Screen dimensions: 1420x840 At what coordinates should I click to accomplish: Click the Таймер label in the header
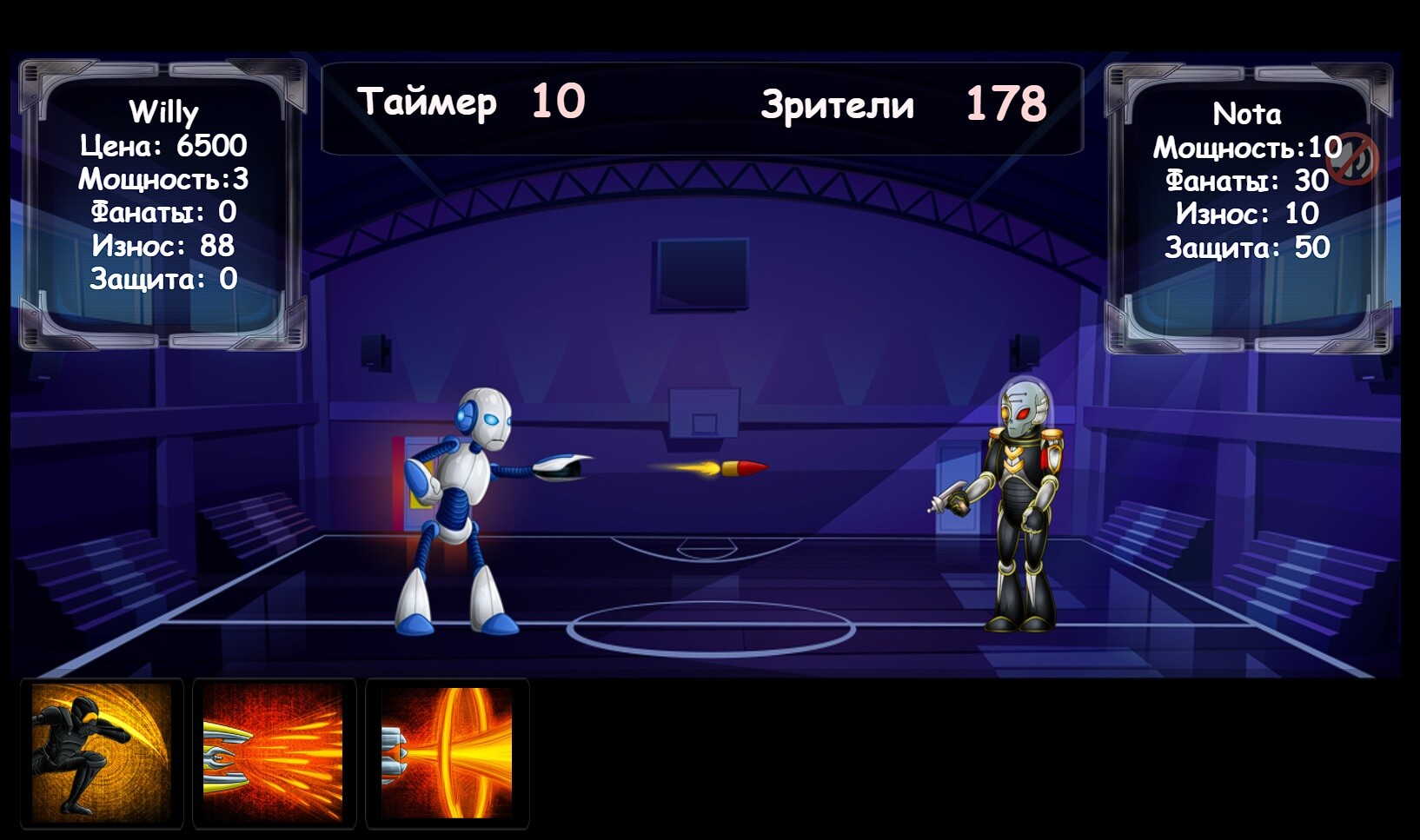(425, 103)
